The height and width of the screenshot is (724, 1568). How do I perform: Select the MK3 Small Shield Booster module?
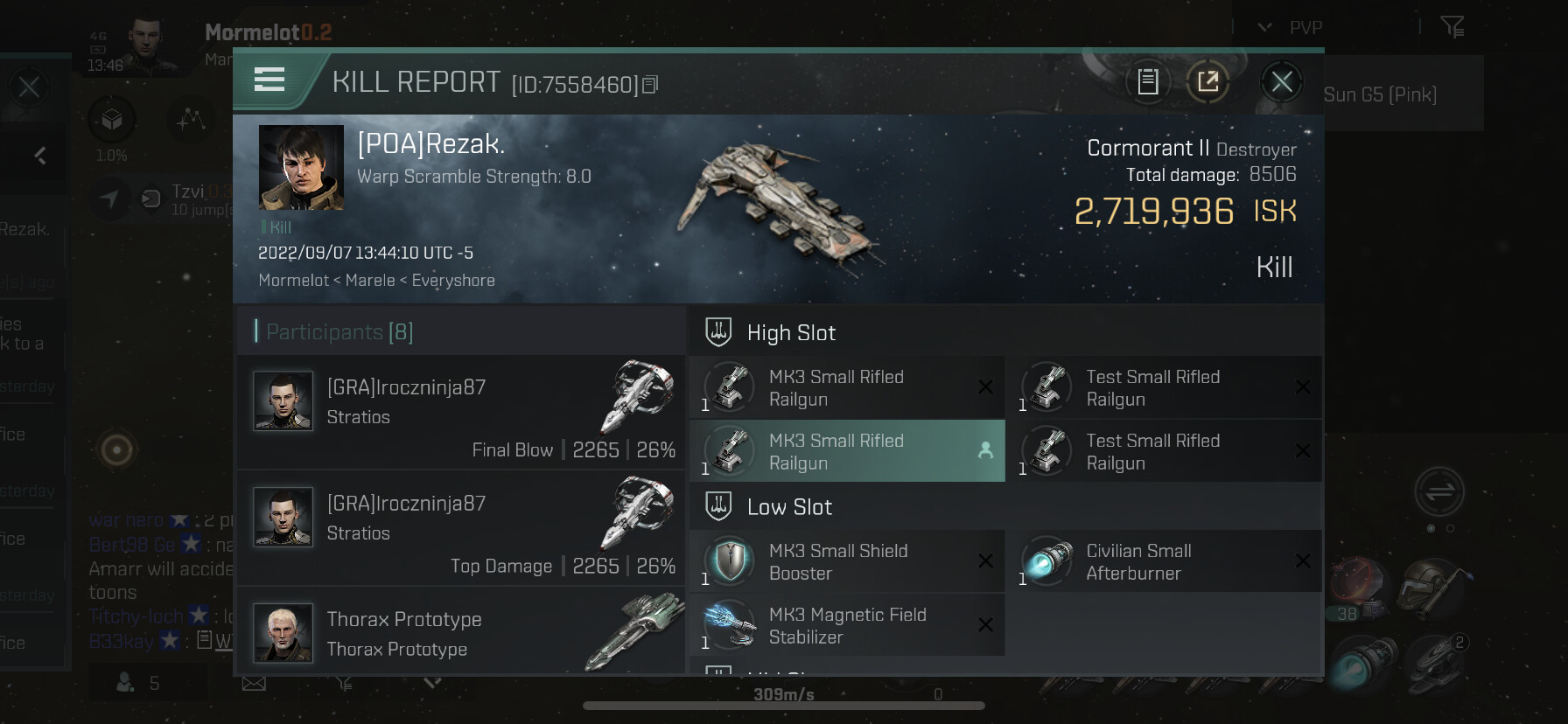(847, 562)
